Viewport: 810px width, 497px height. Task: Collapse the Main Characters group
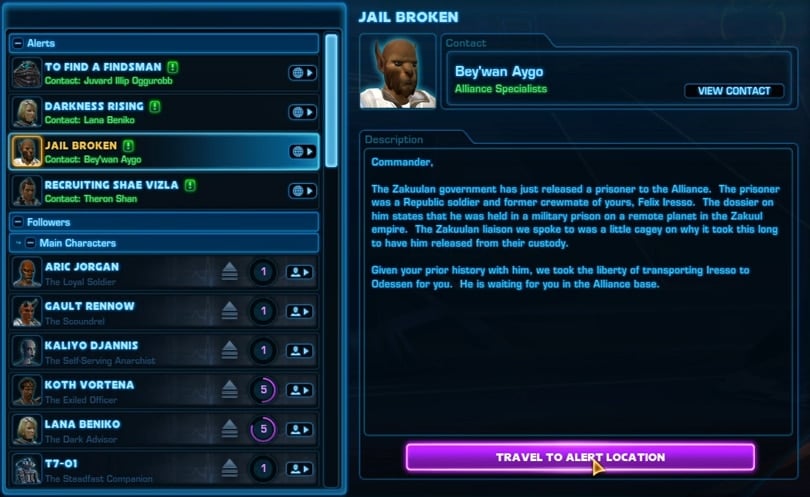(31, 243)
